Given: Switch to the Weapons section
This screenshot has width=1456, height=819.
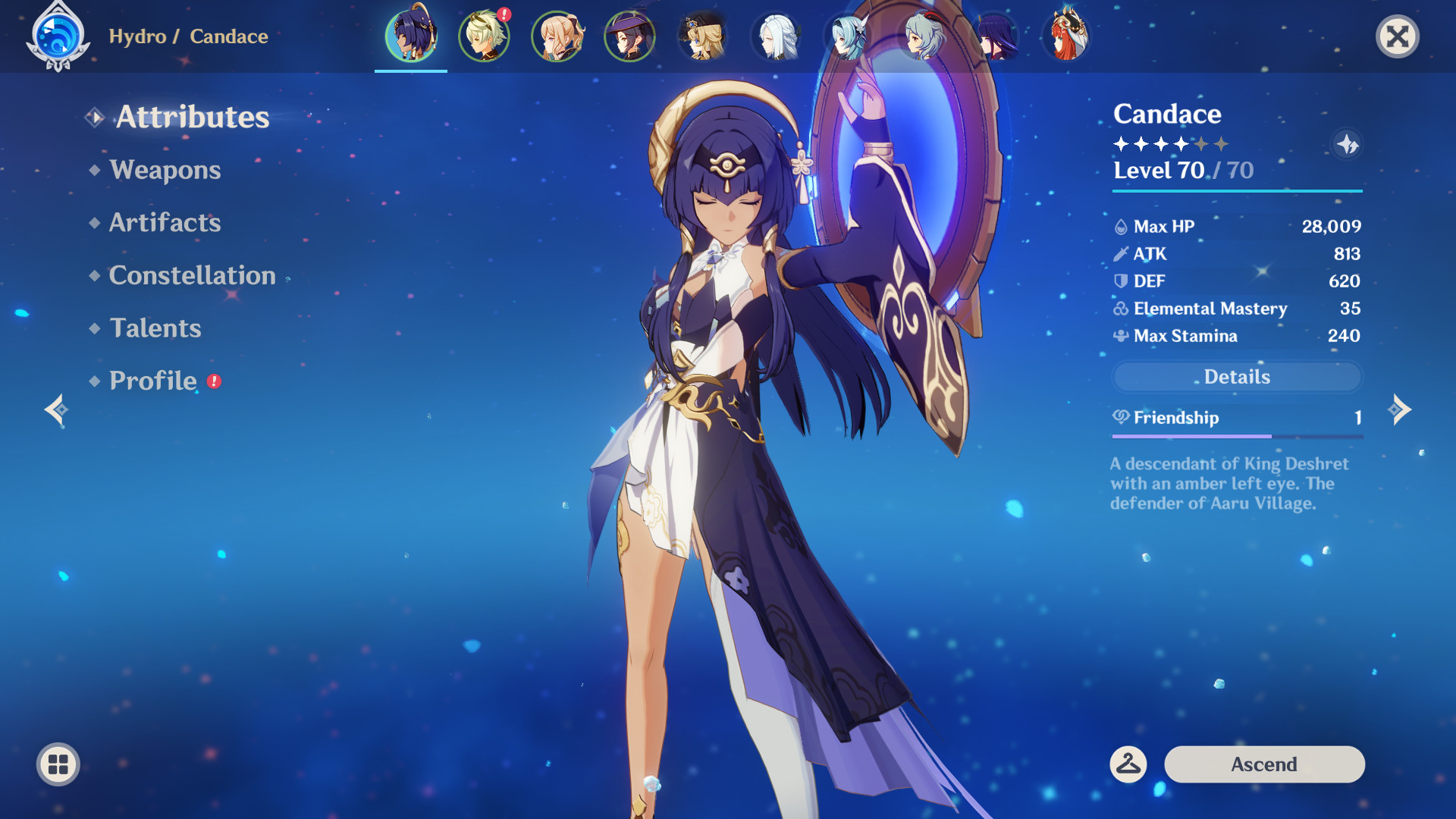Looking at the screenshot, I should tap(164, 170).
